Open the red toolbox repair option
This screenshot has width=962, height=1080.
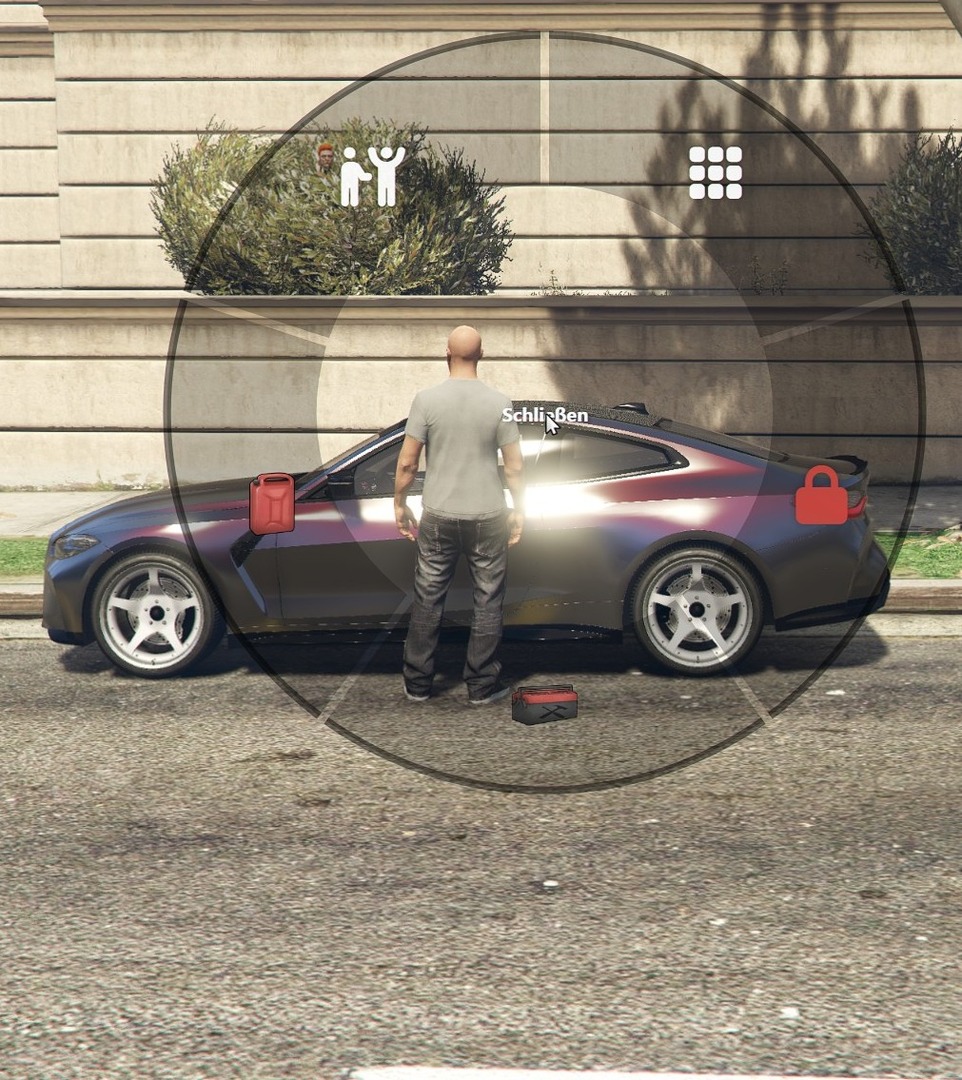click(544, 704)
